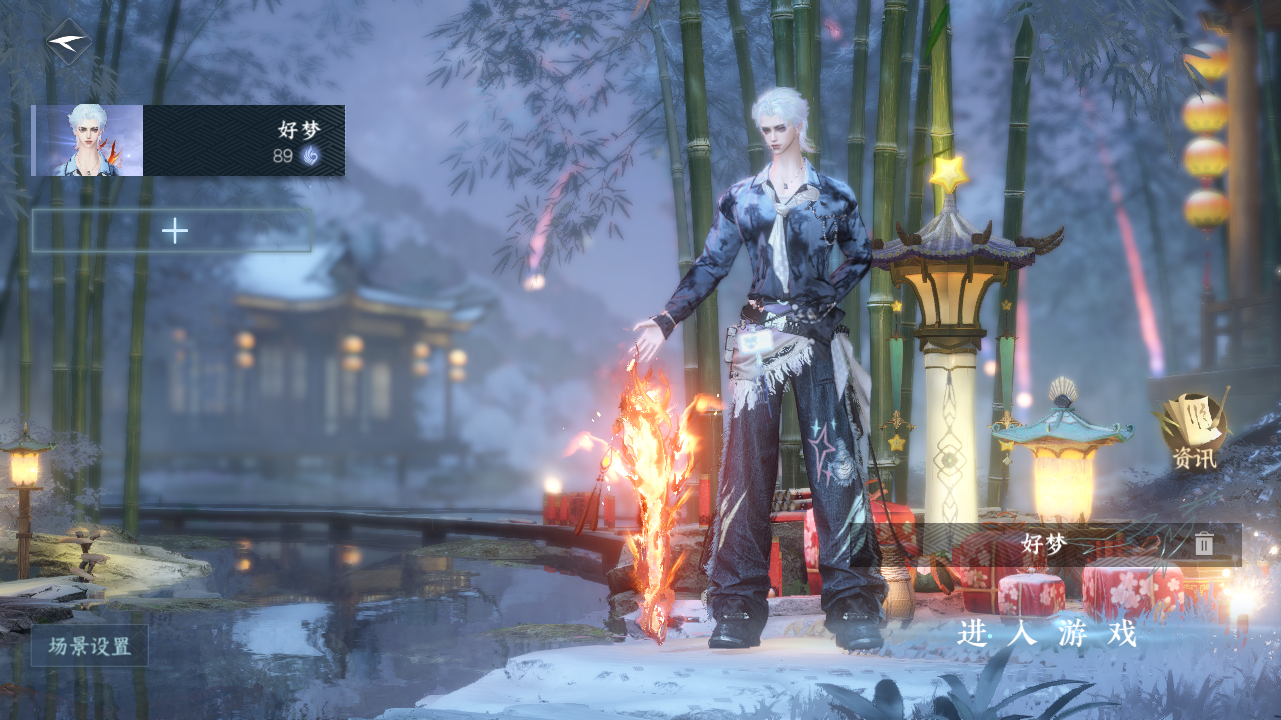Open 场景设置 scene settings
This screenshot has width=1281, height=720.
(90, 646)
